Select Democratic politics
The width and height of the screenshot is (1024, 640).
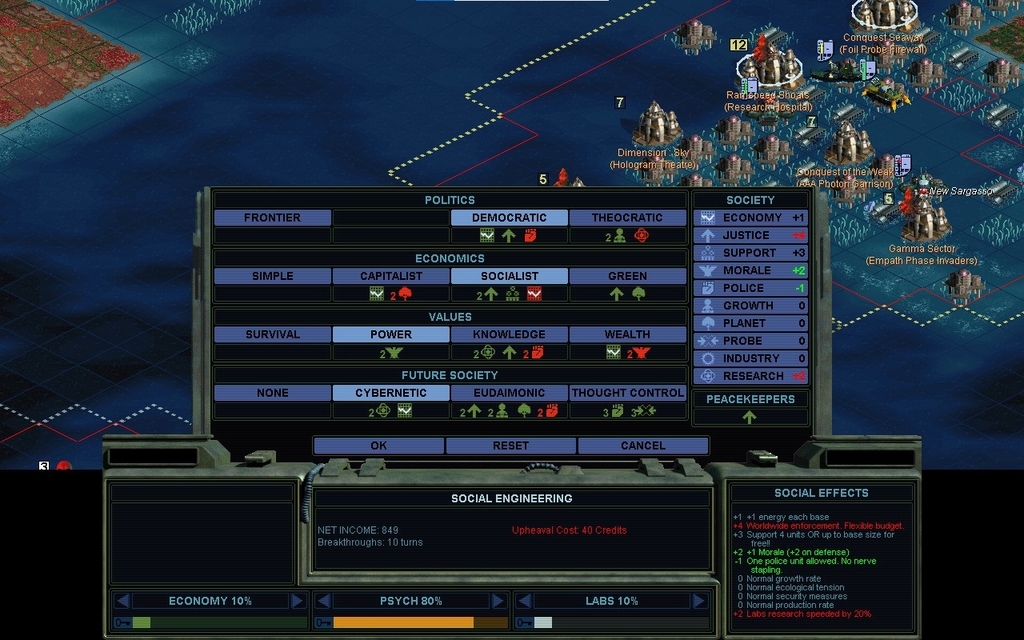point(509,218)
